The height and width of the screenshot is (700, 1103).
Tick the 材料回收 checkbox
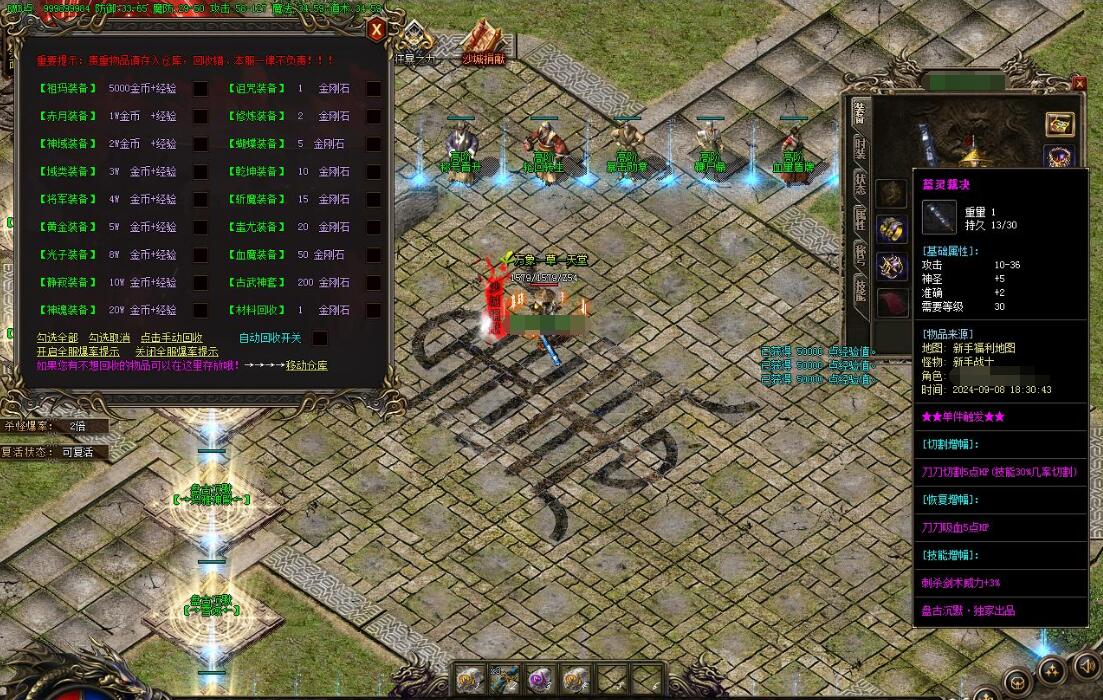pos(373,311)
